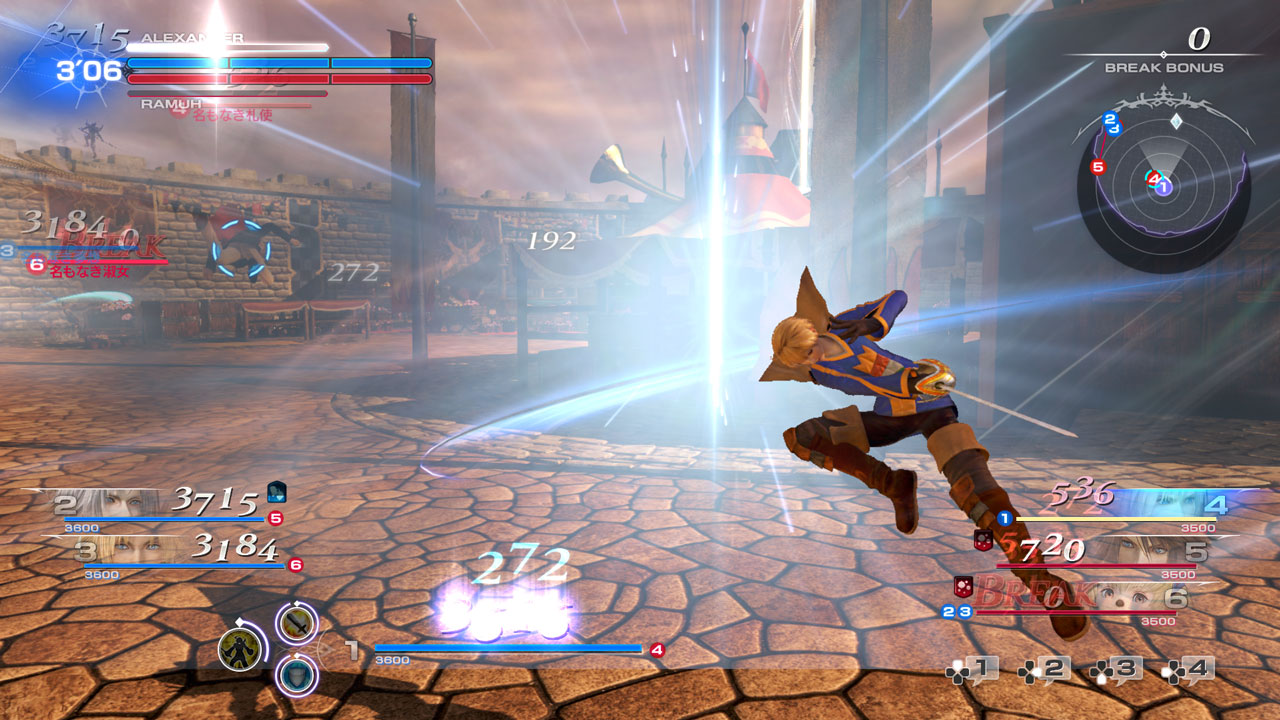
Task: Use the flaming sword skill icon
Action: (x=296, y=624)
